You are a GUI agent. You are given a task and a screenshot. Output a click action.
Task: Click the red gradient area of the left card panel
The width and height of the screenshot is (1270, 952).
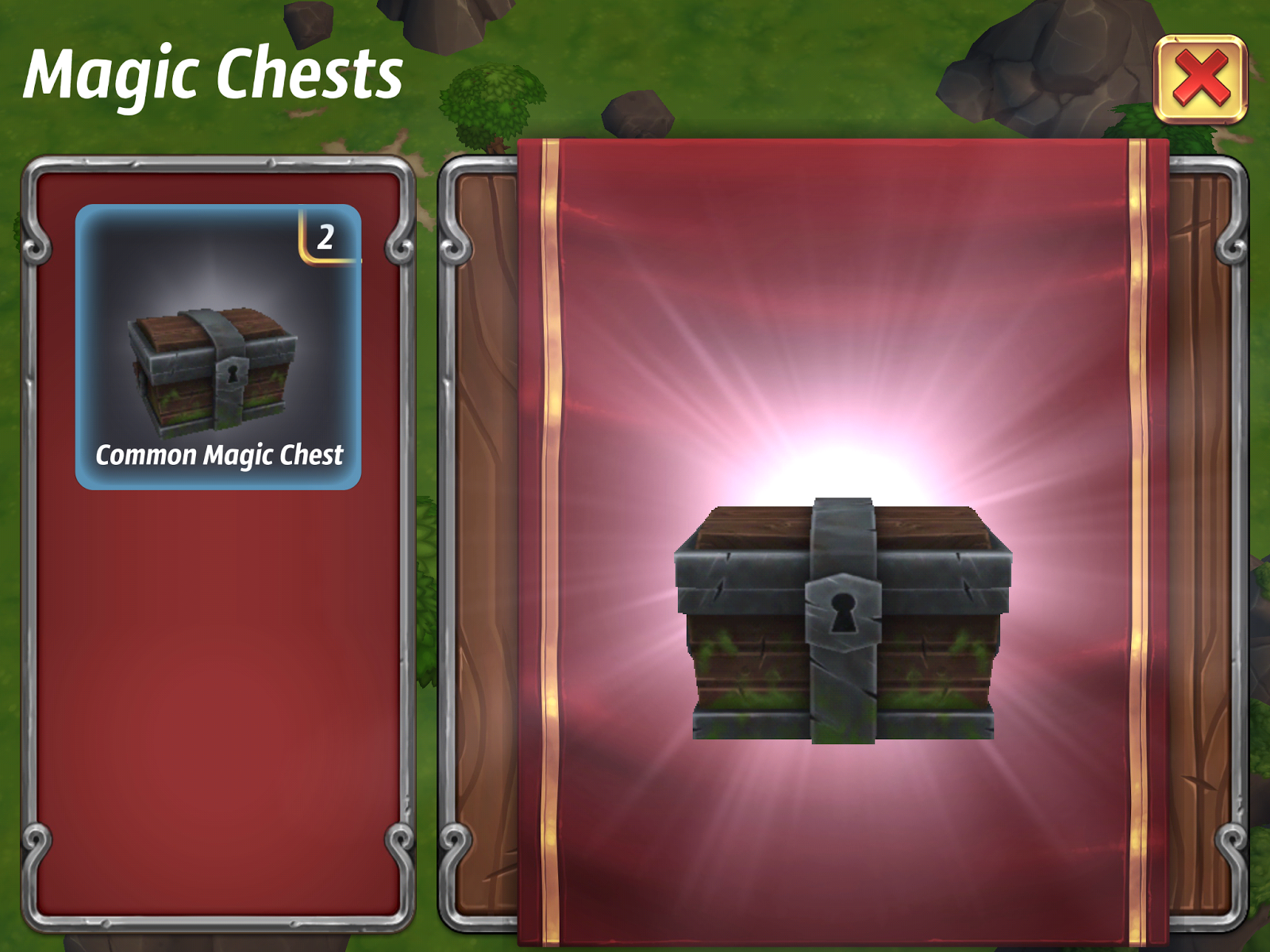[x=220, y=674]
